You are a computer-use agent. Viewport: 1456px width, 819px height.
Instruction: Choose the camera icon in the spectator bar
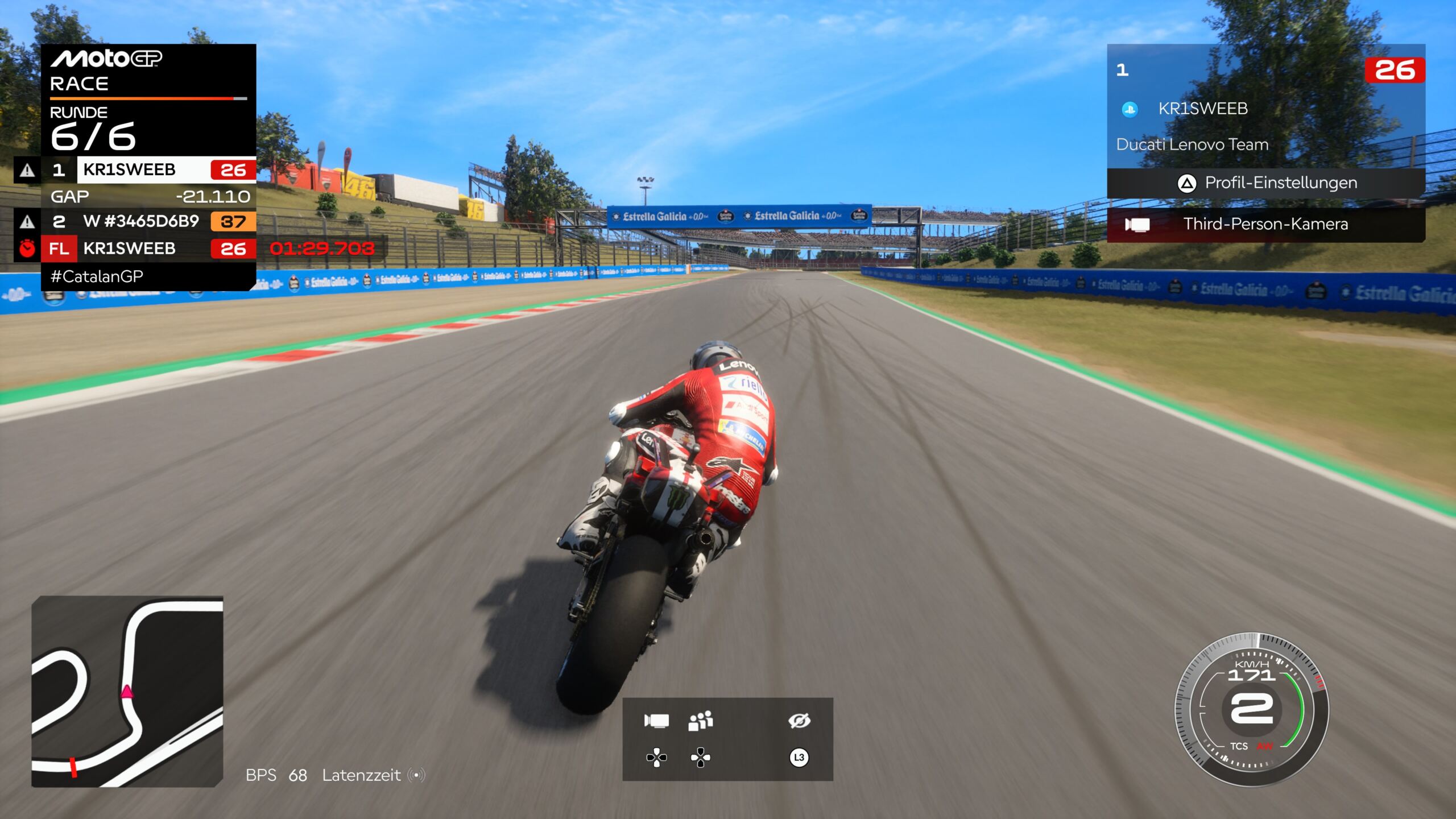click(x=656, y=721)
